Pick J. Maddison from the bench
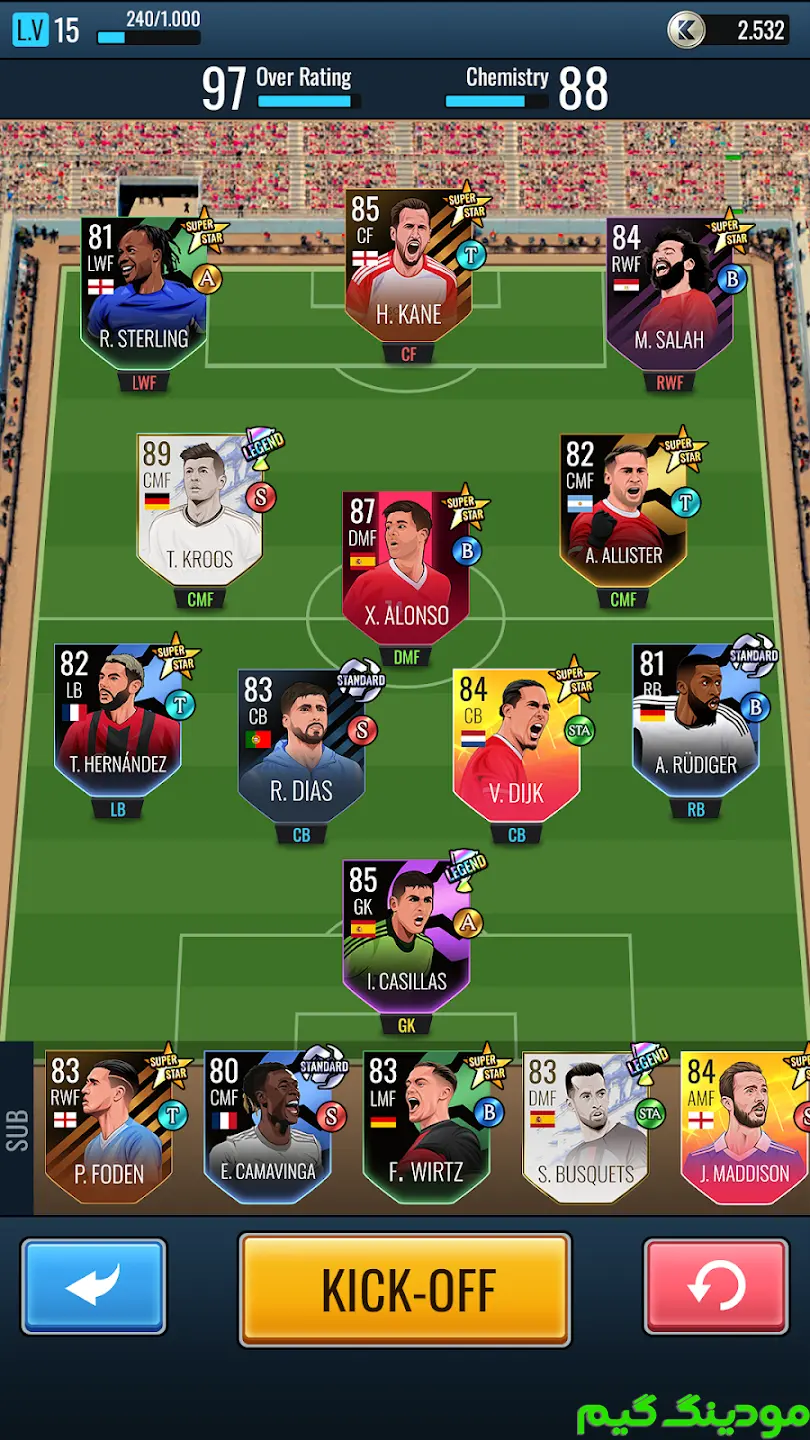Viewport: 810px width, 1440px height. pyautogui.click(x=744, y=1128)
